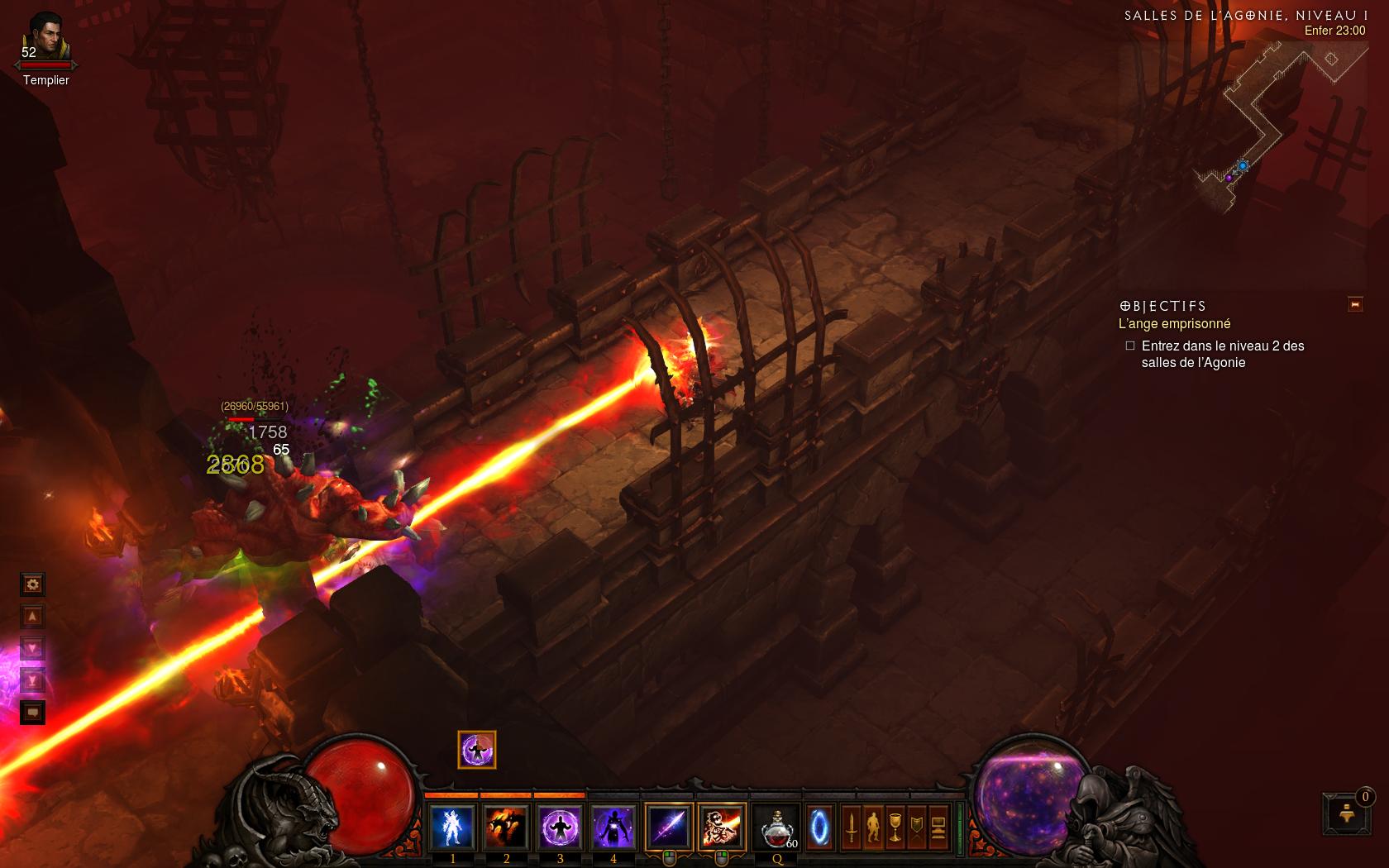Jump to chat bottom with the underlined arrow button
The image size is (1389, 868).
[x=32, y=680]
